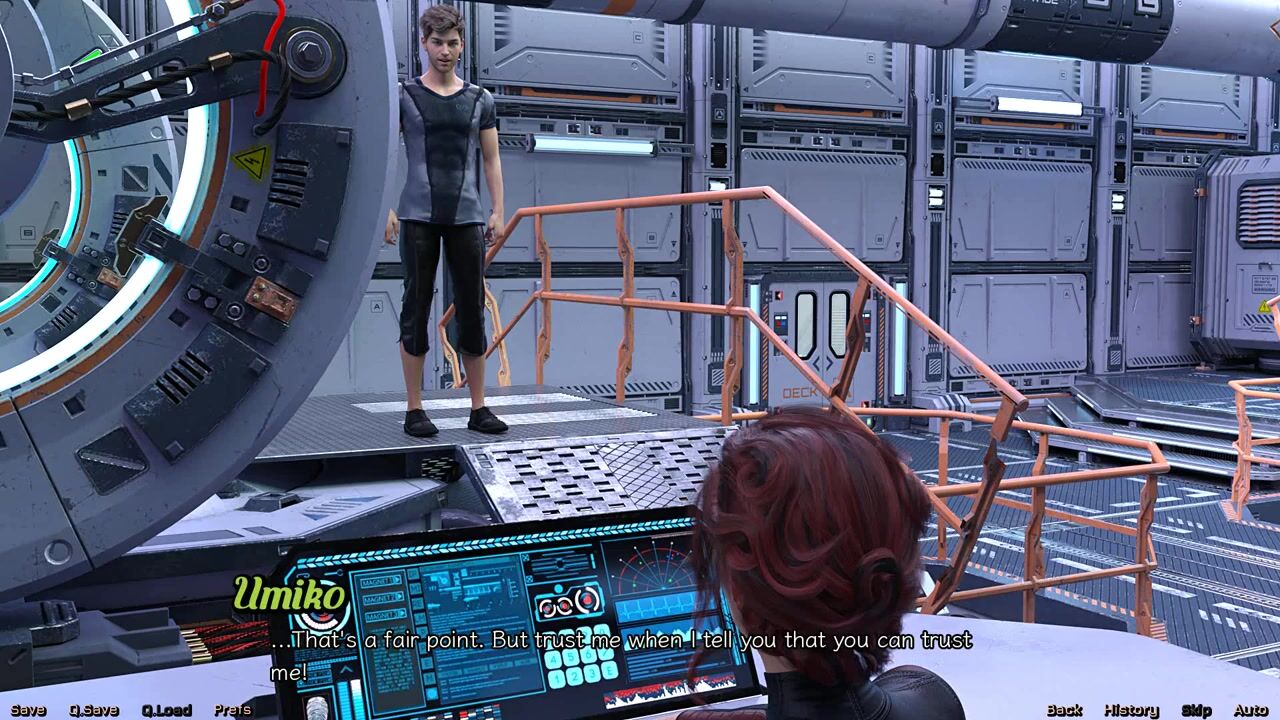
Task: Open the Save menu
Action: 28,710
